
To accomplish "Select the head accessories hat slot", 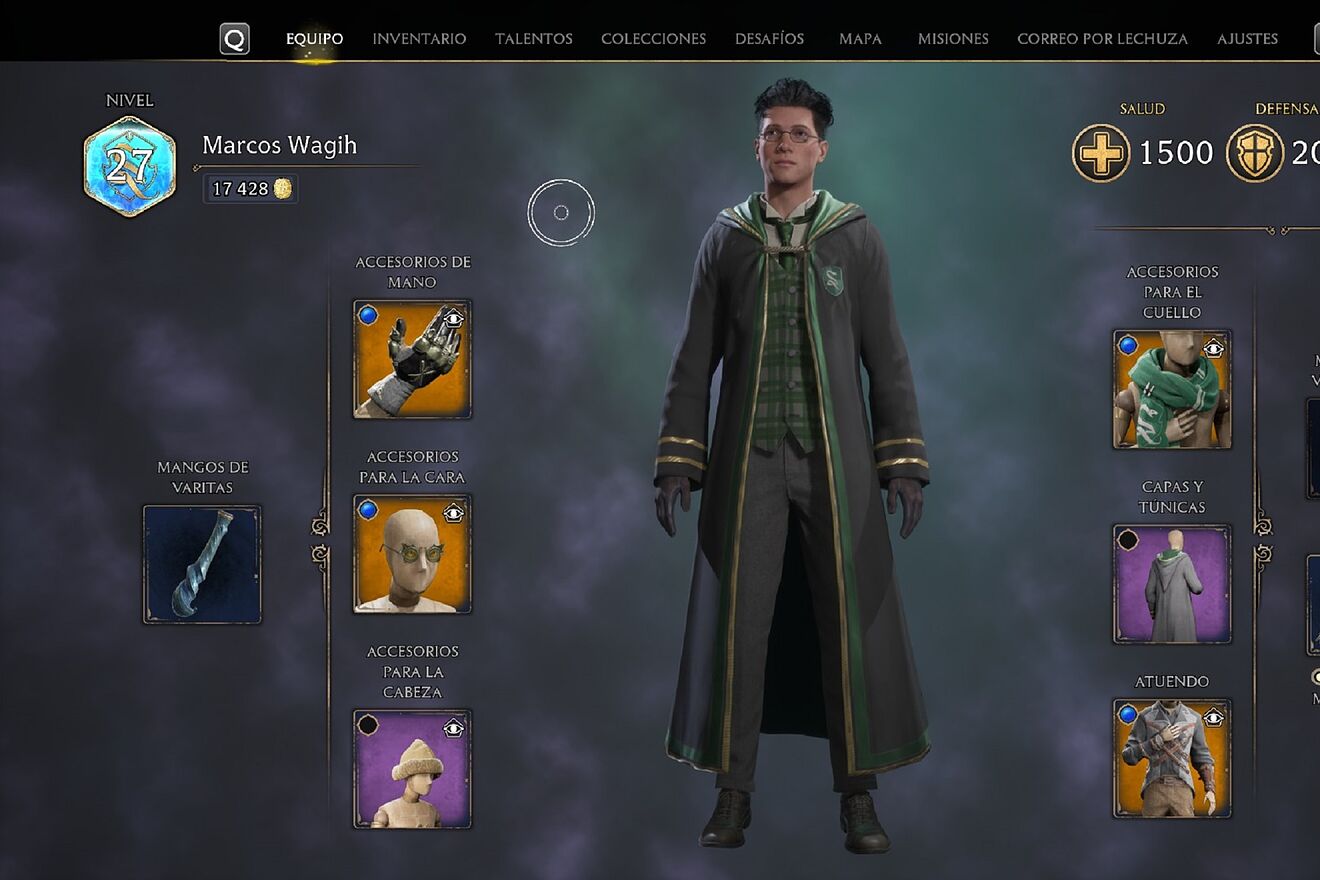I will pyautogui.click(x=411, y=767).
